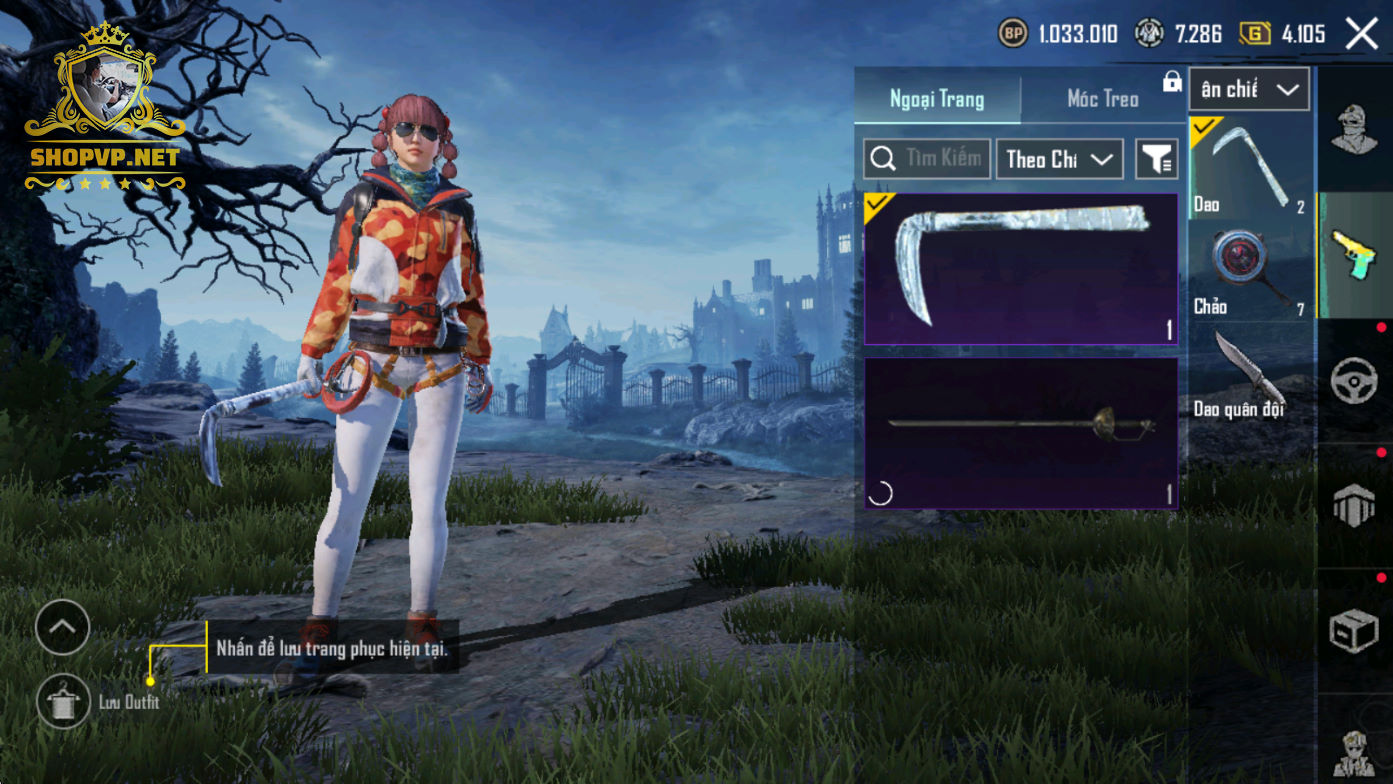
Task: Open the crate box section
Action: [x=1355, y=631]
